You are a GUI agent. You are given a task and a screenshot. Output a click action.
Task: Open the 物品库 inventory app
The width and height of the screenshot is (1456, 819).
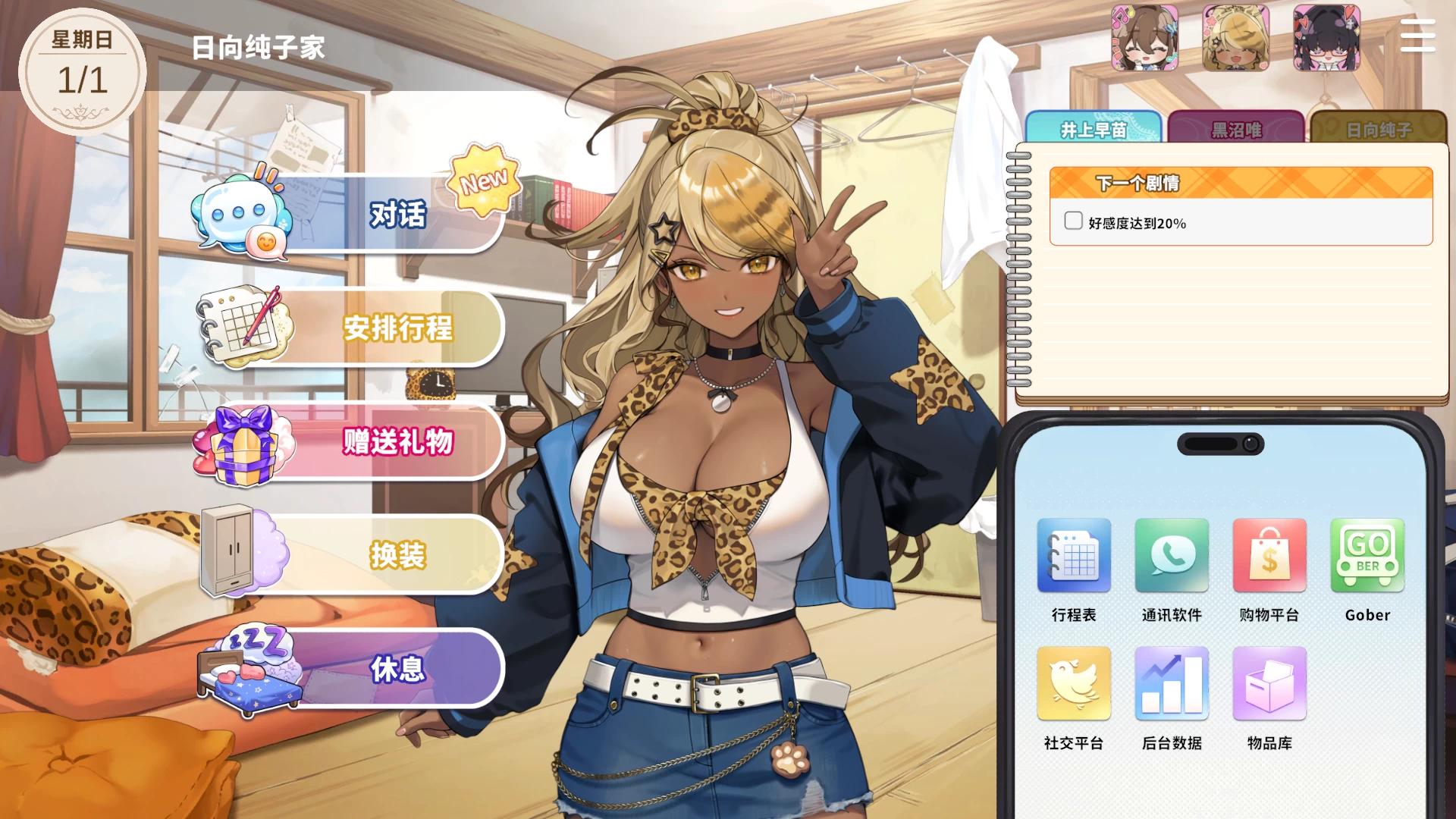(x=1269, y=685)
